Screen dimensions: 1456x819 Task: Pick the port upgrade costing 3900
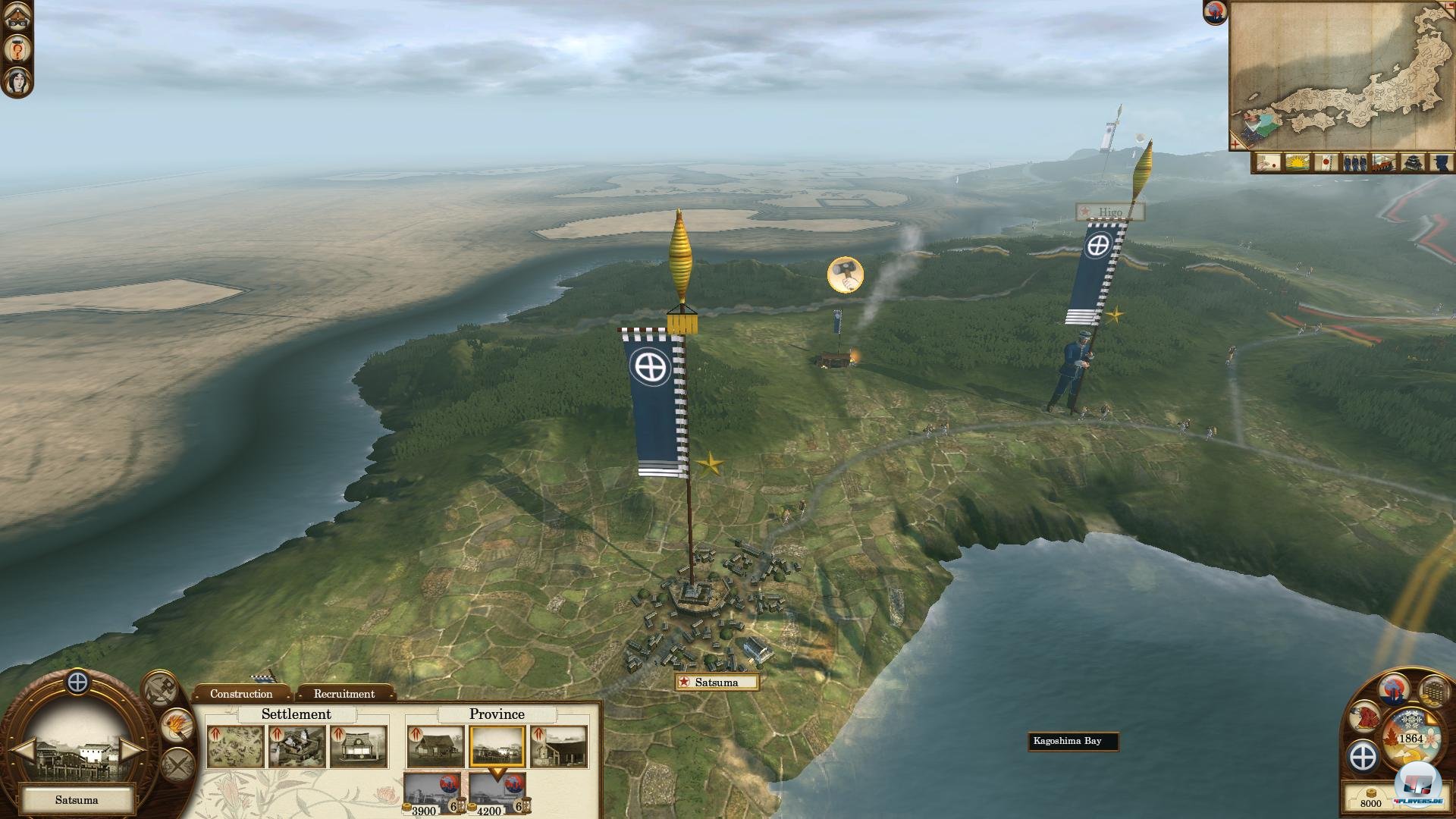tap(431, 793)
